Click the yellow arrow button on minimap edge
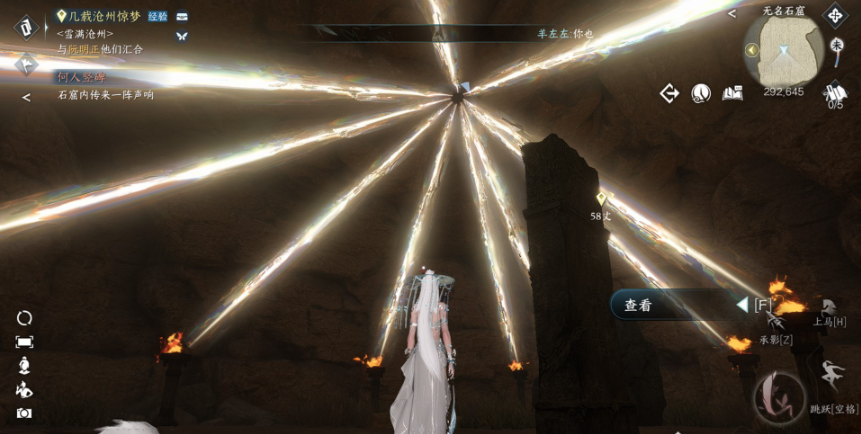 (751, 50)
